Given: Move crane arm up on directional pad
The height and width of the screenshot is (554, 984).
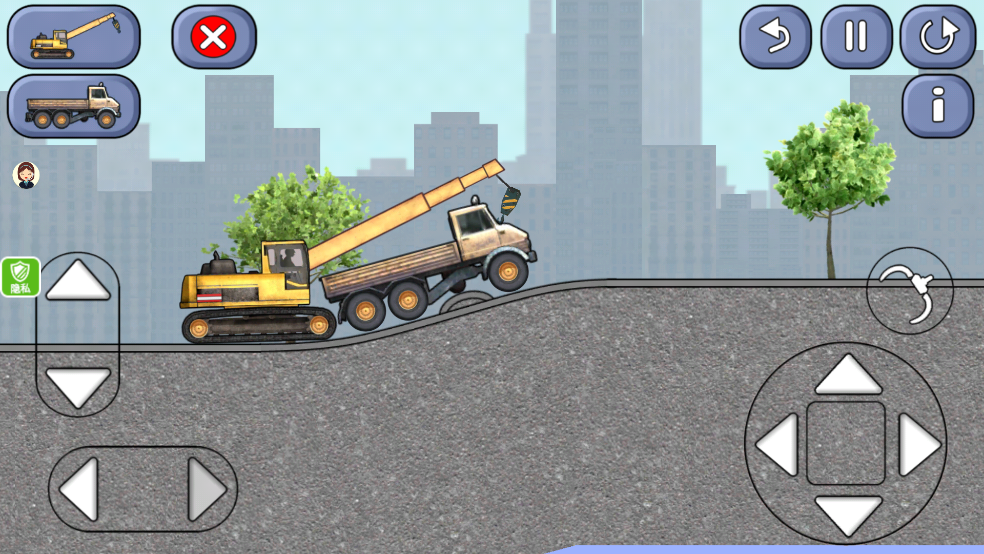Looking at the screenshot, I should click(847, 375).
